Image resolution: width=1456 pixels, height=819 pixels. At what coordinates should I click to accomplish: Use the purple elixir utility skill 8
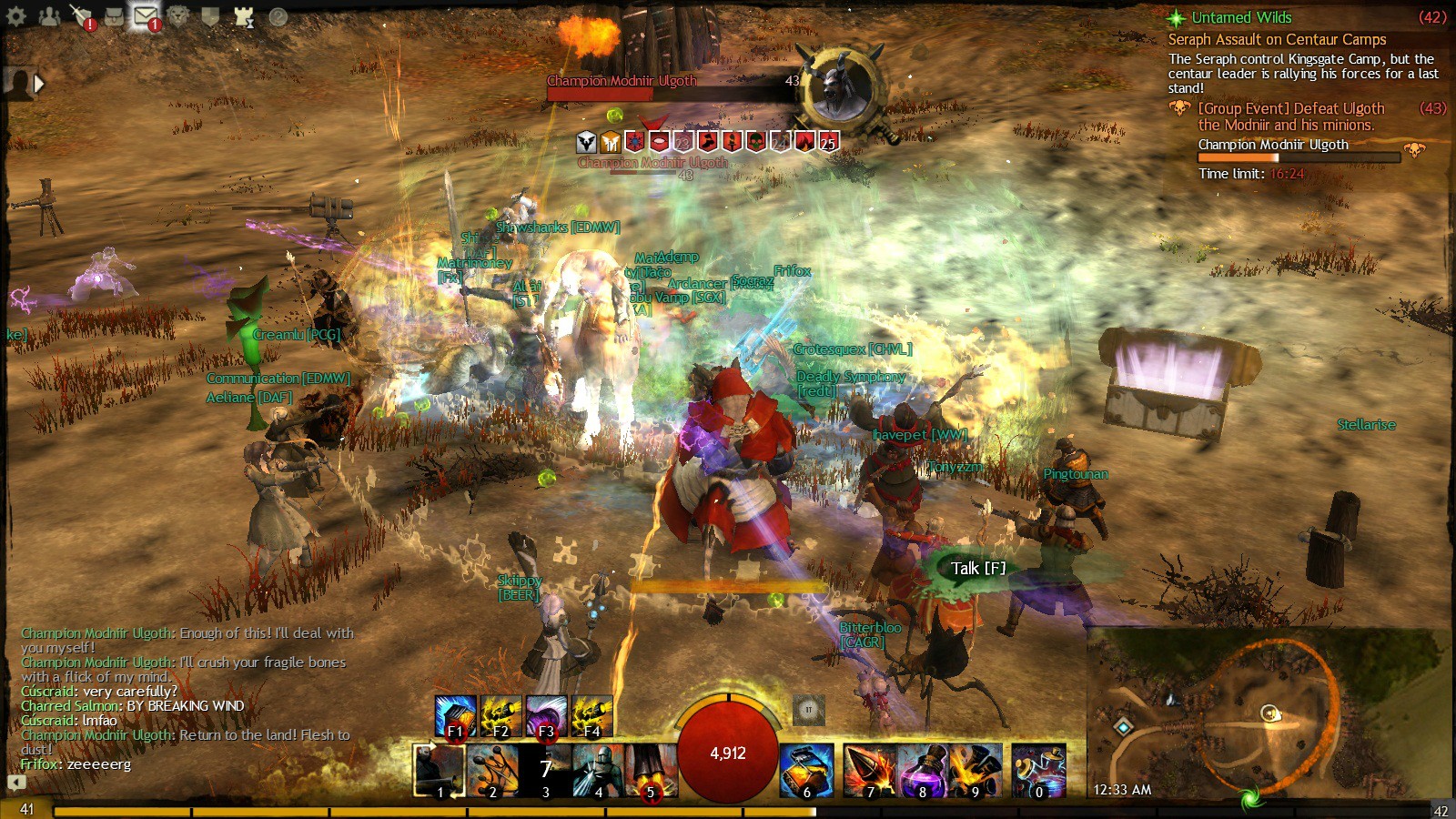tap(923, 770)
